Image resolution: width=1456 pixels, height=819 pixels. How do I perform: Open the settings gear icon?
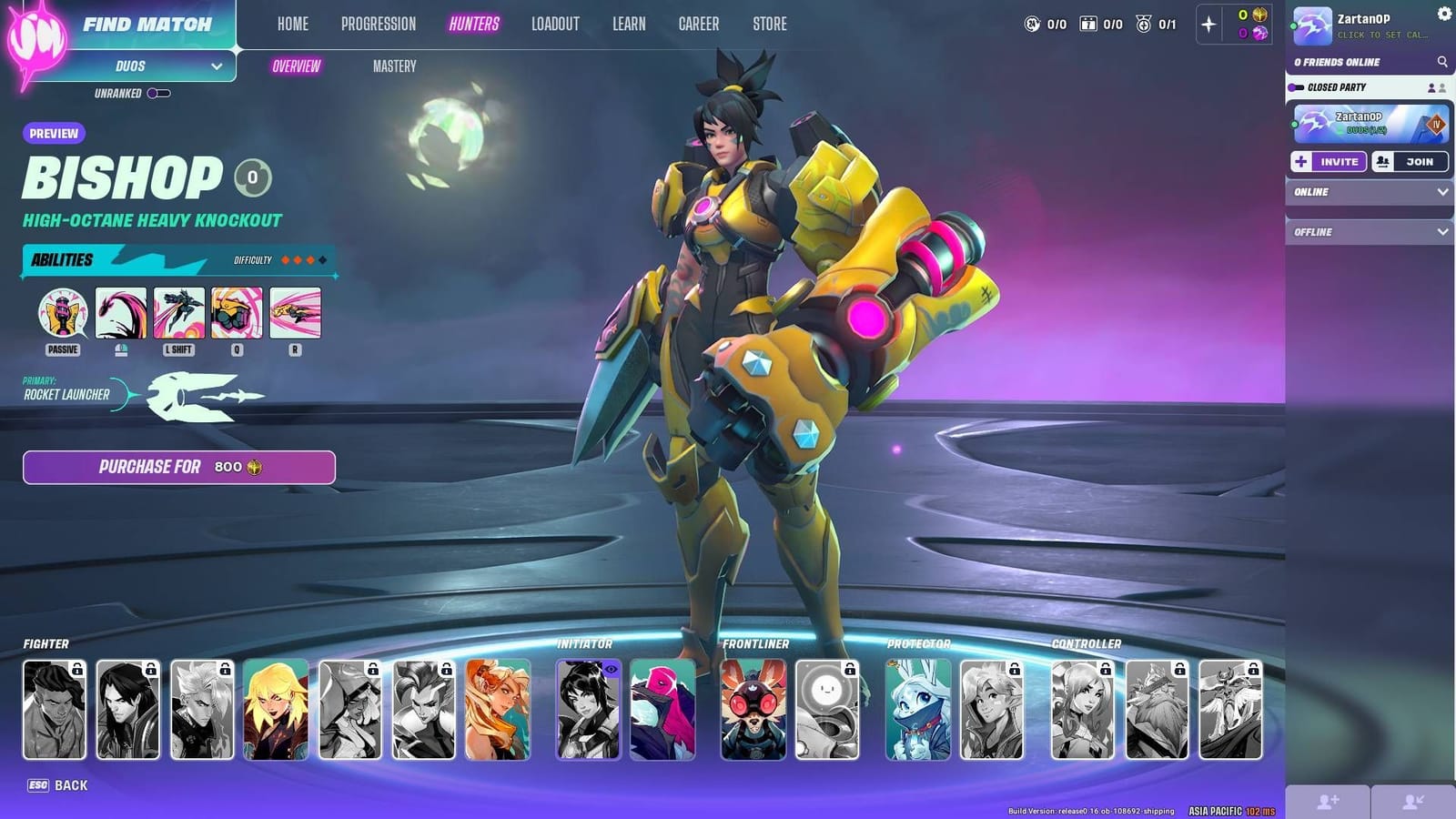[1444, 12]
